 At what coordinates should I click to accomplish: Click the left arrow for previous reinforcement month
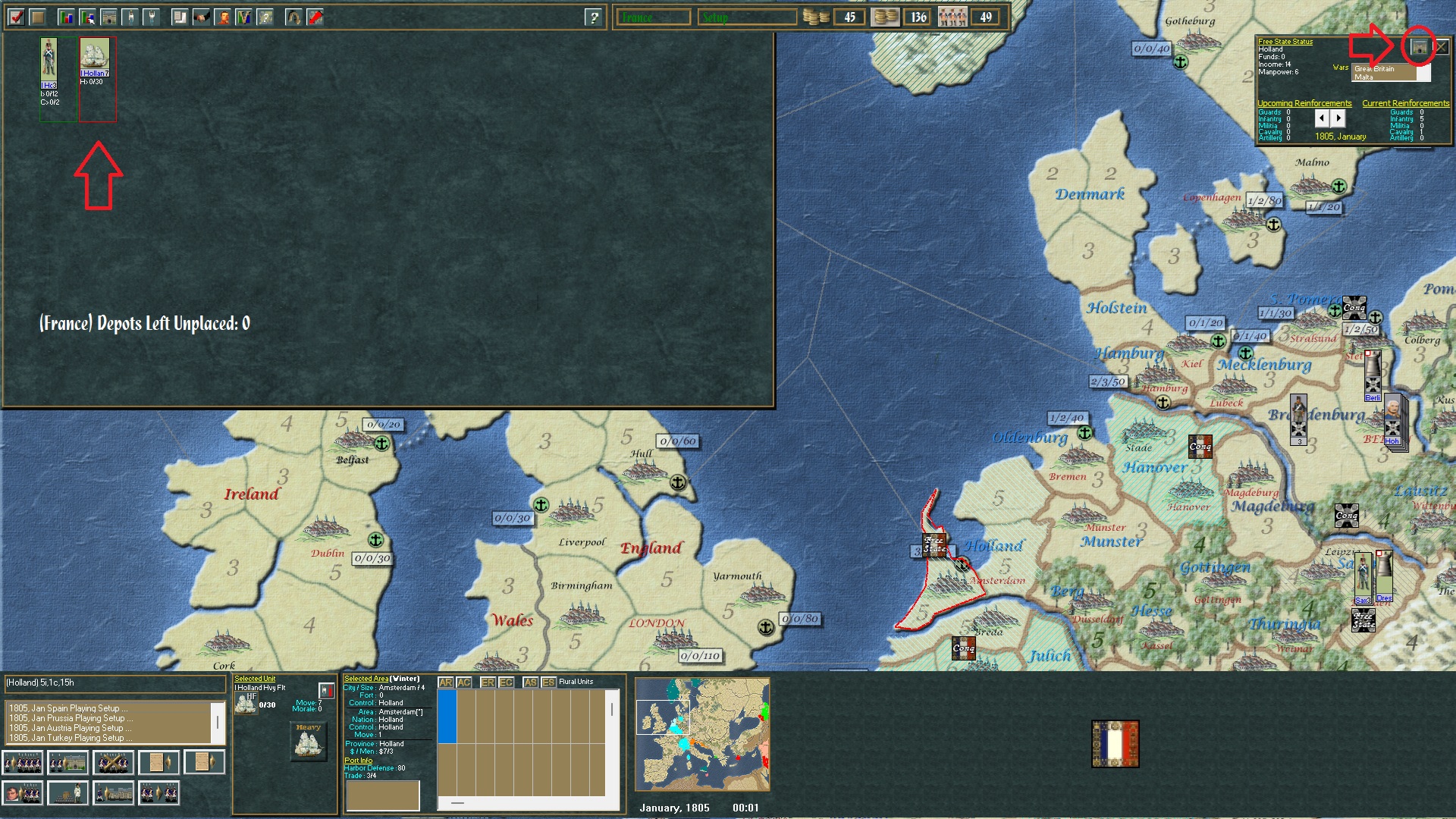[1323, 118]
